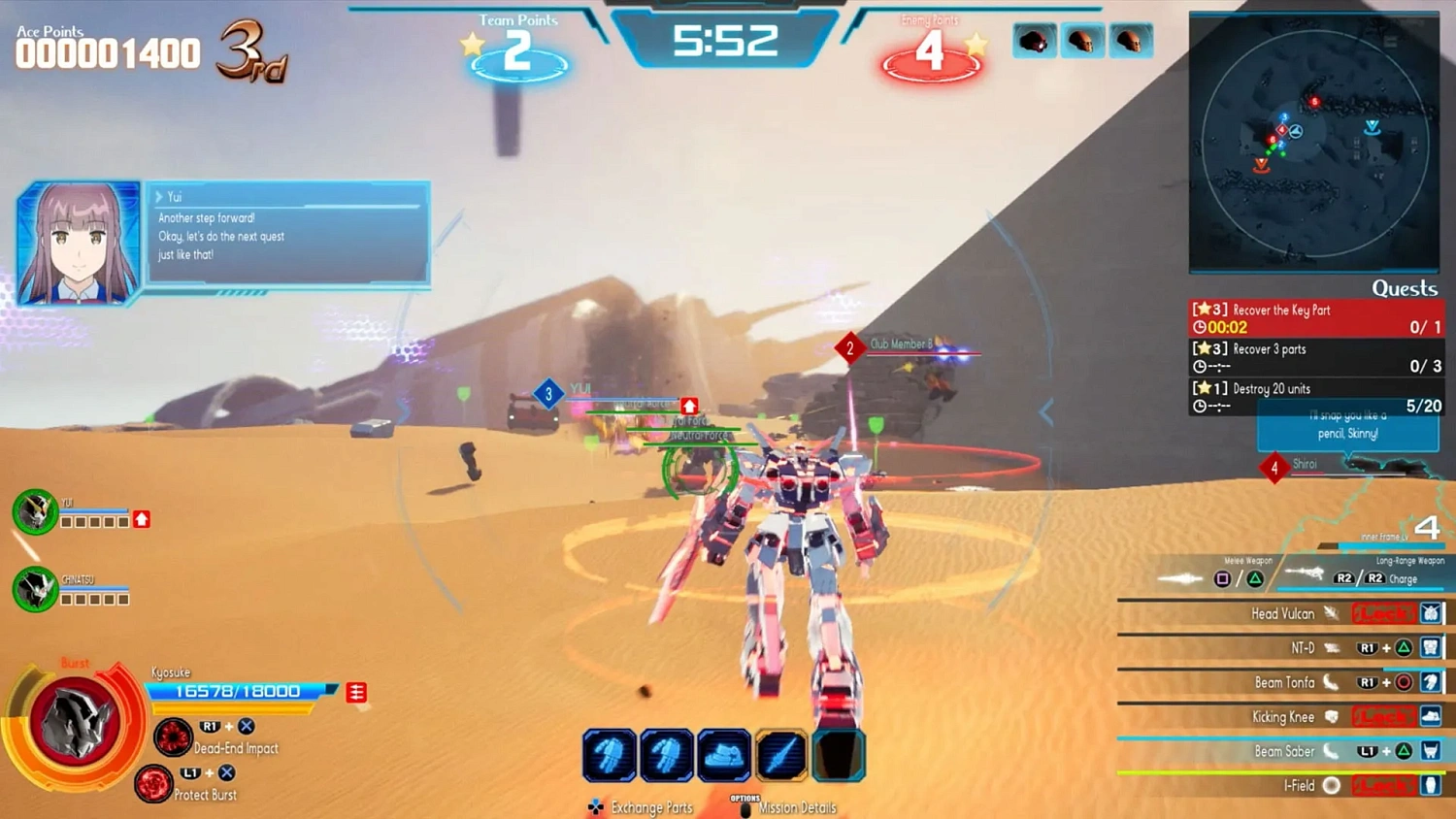Click Yui's portrait in the ally list

35,512
